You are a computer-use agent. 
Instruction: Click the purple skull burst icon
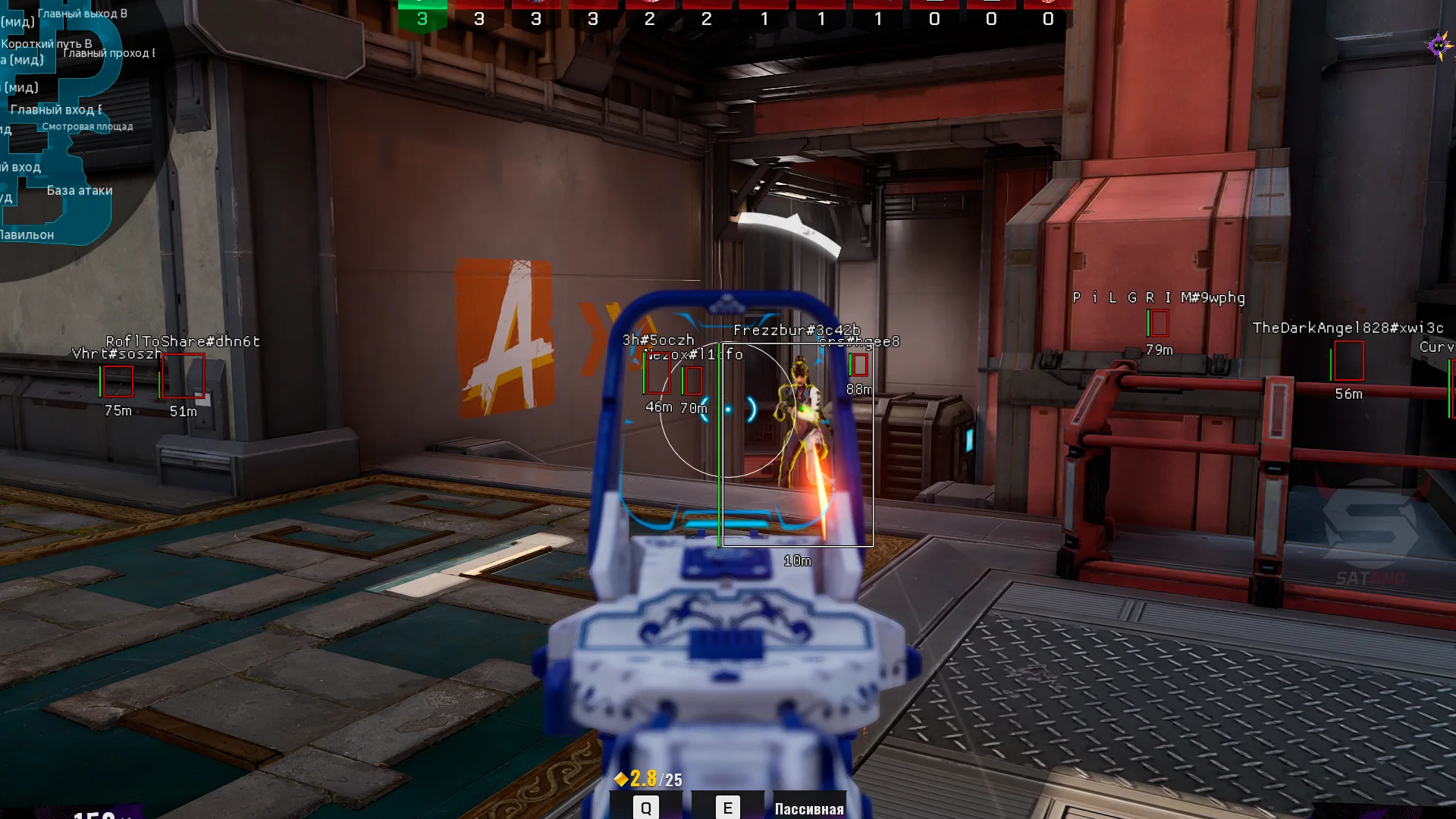[1439, 46]
